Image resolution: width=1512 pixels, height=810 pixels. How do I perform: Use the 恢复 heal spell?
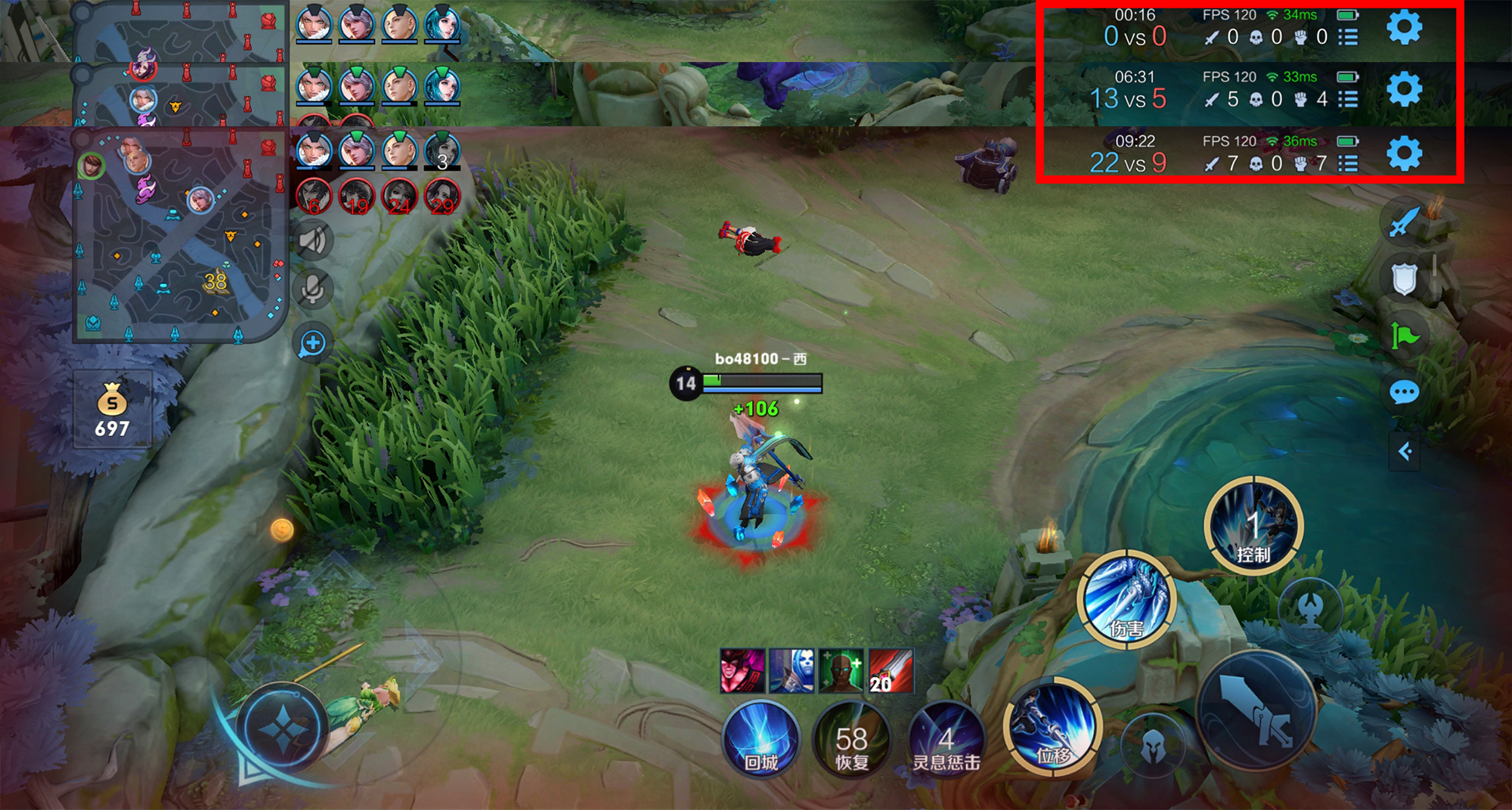point(851,738)
